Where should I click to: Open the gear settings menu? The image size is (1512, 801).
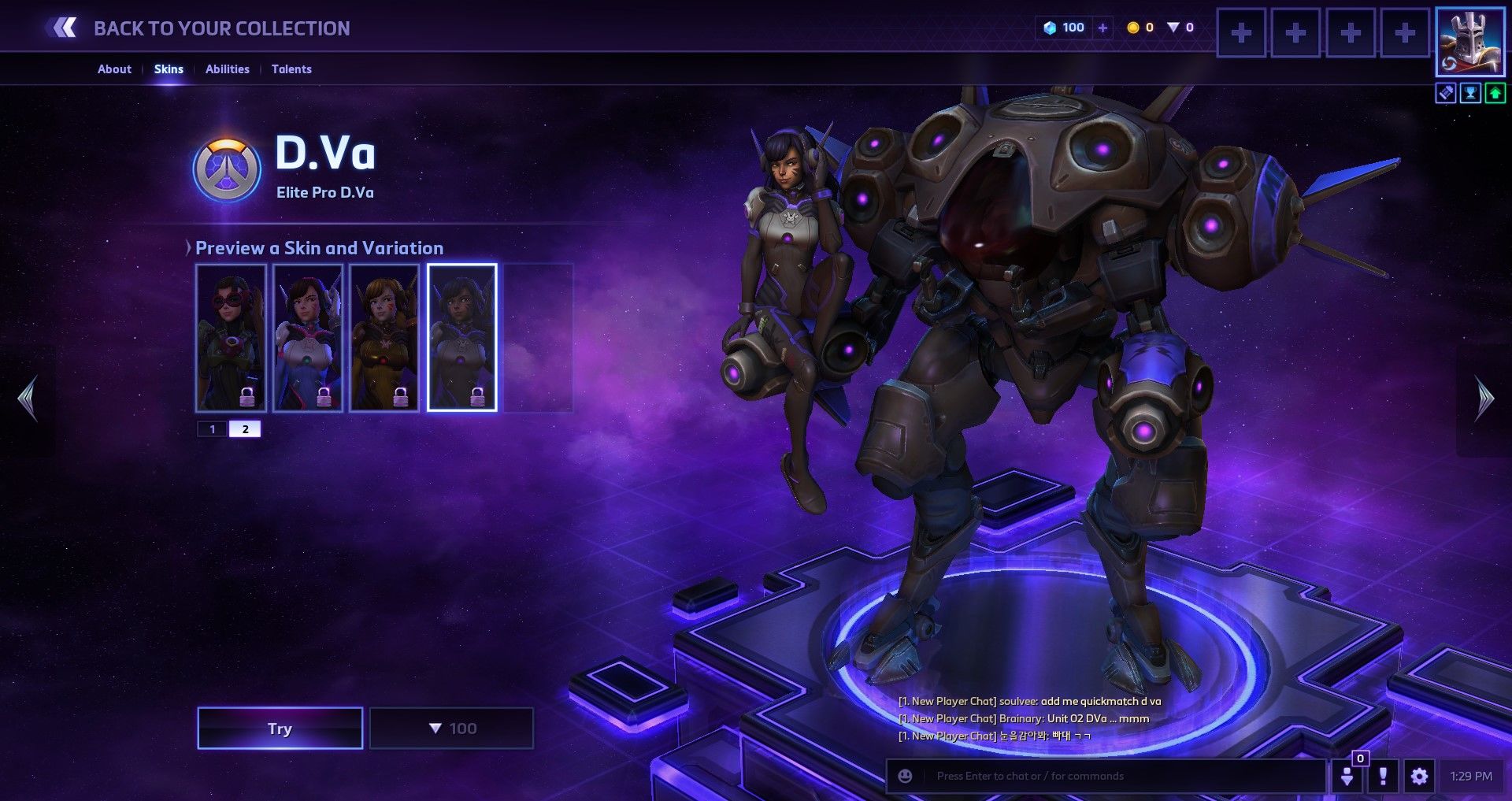[x=1419, y=777]
